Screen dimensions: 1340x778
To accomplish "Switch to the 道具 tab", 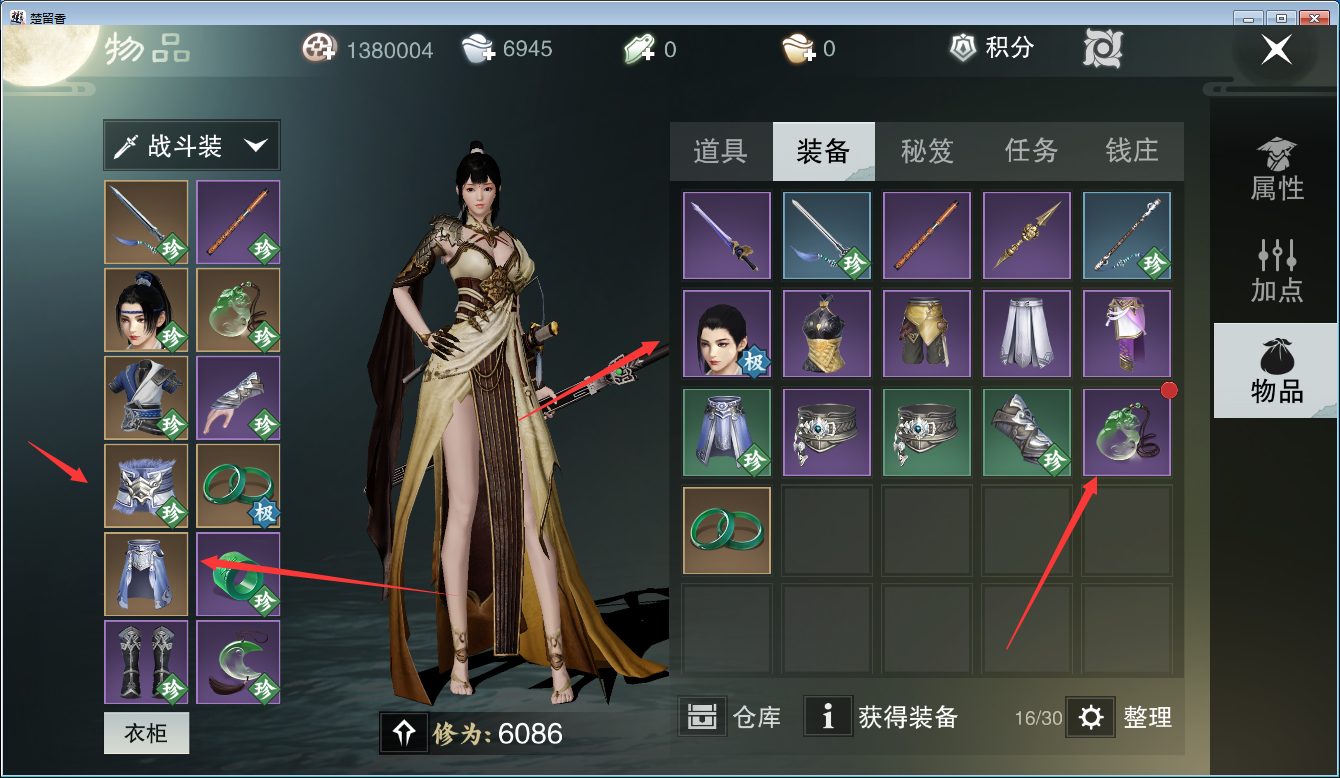I will pyautogui.click(x=722, y=151).
